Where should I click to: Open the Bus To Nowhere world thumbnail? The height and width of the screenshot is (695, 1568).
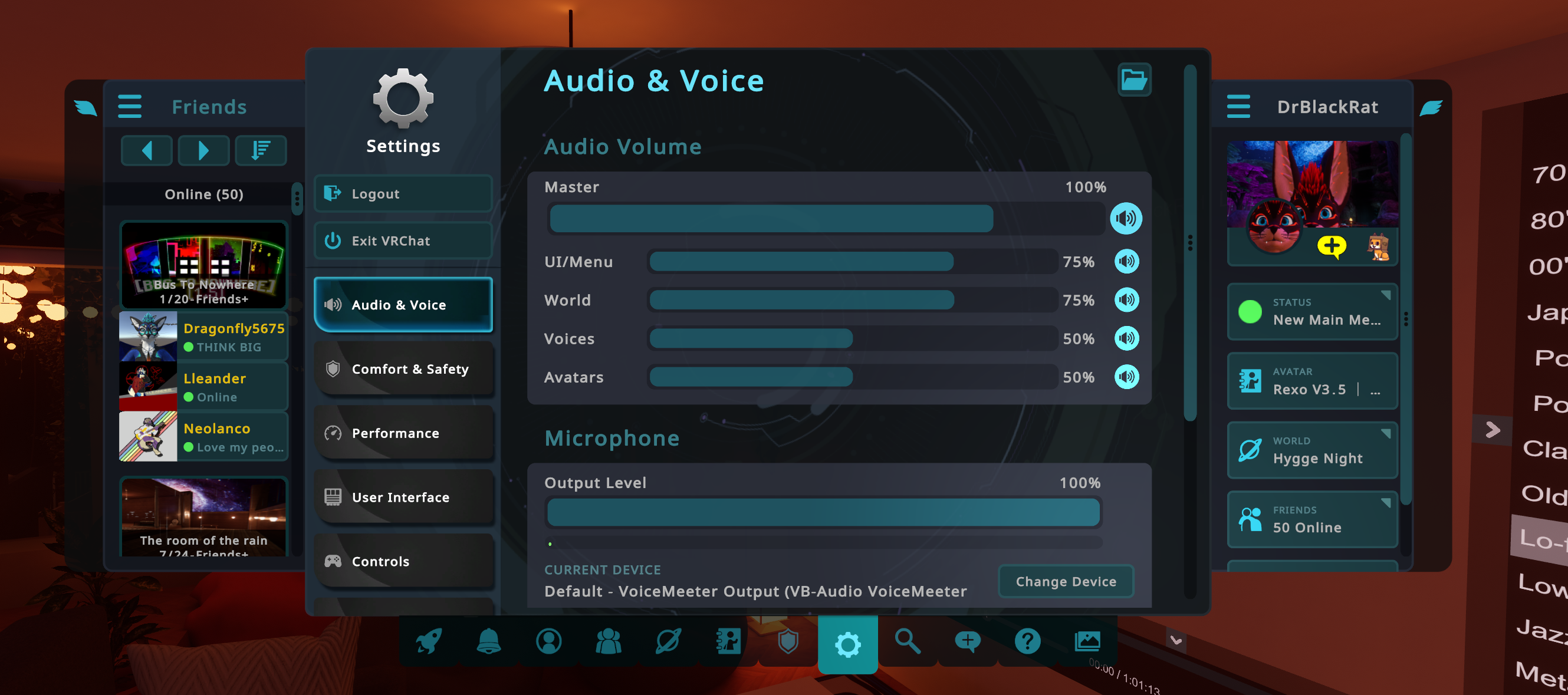coord(203,265)
